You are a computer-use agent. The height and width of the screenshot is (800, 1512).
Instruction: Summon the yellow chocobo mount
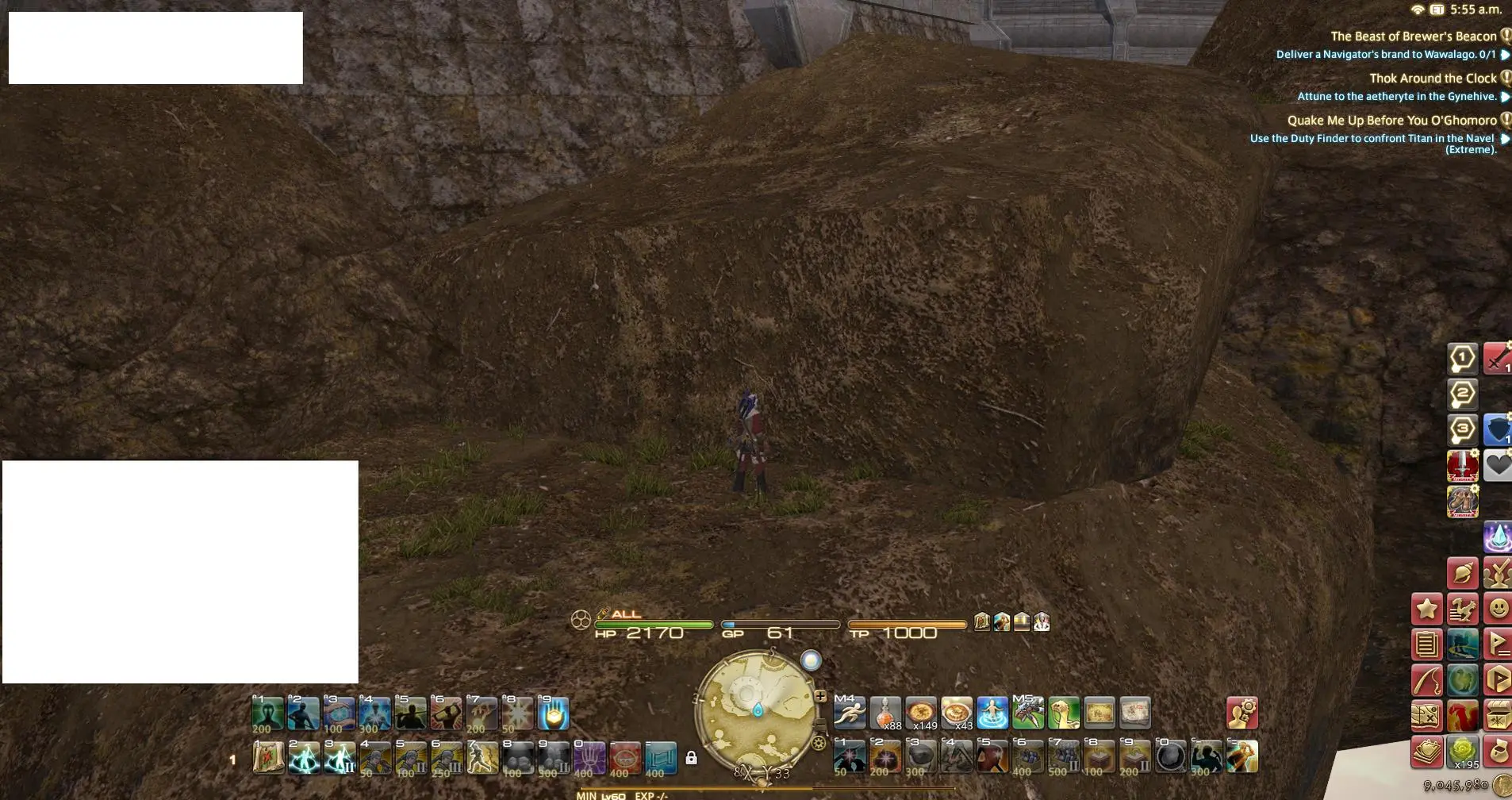point(1063,713)
